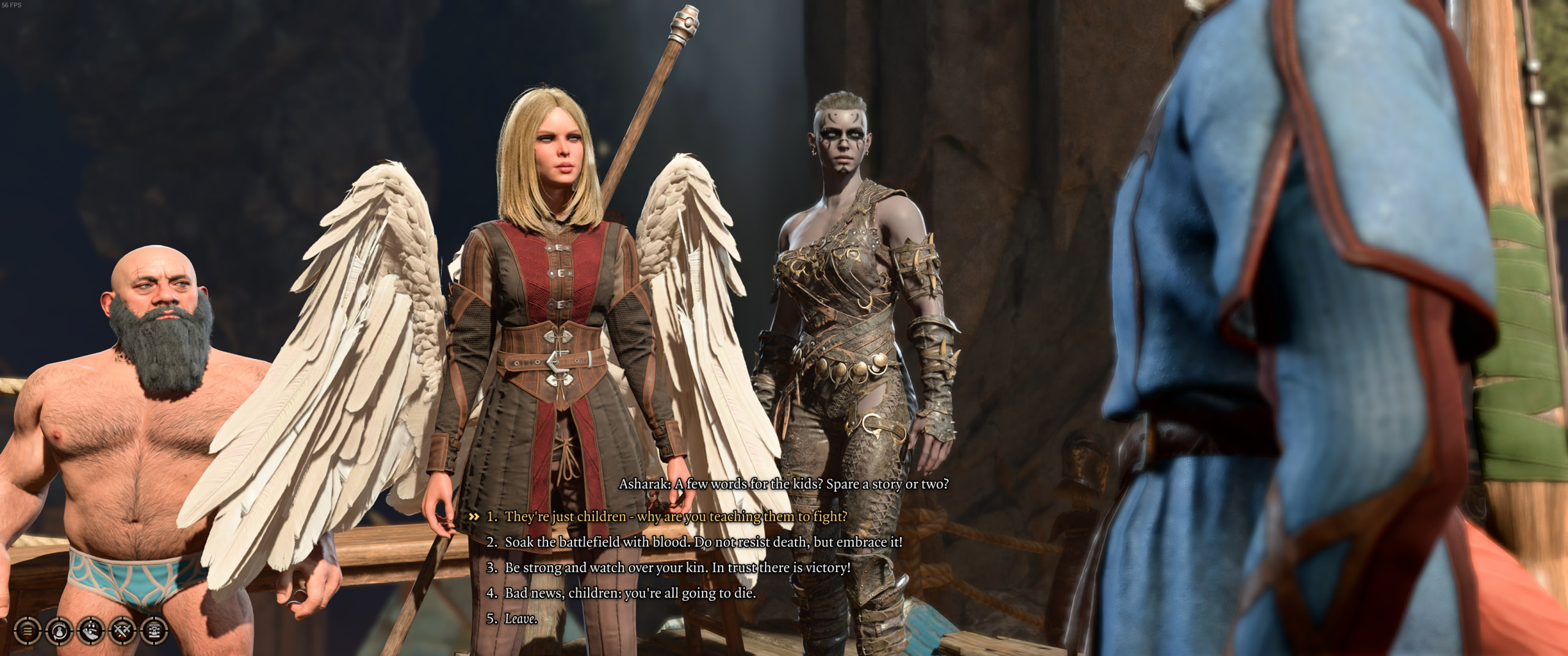This screenshot has width=1568, height=656.
Task: Click the pawn with circular arrows icon
Action: pyautogui.click(x=59, y=630)
